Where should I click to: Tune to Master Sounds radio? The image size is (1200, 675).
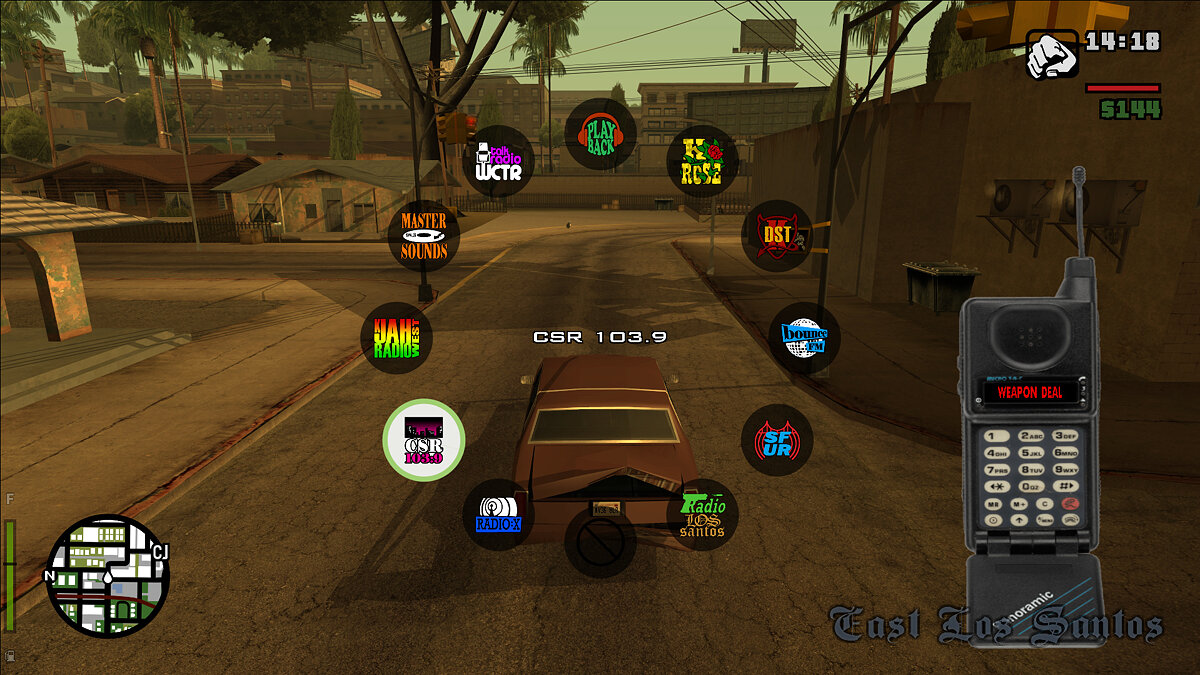[x=424, y=236]
